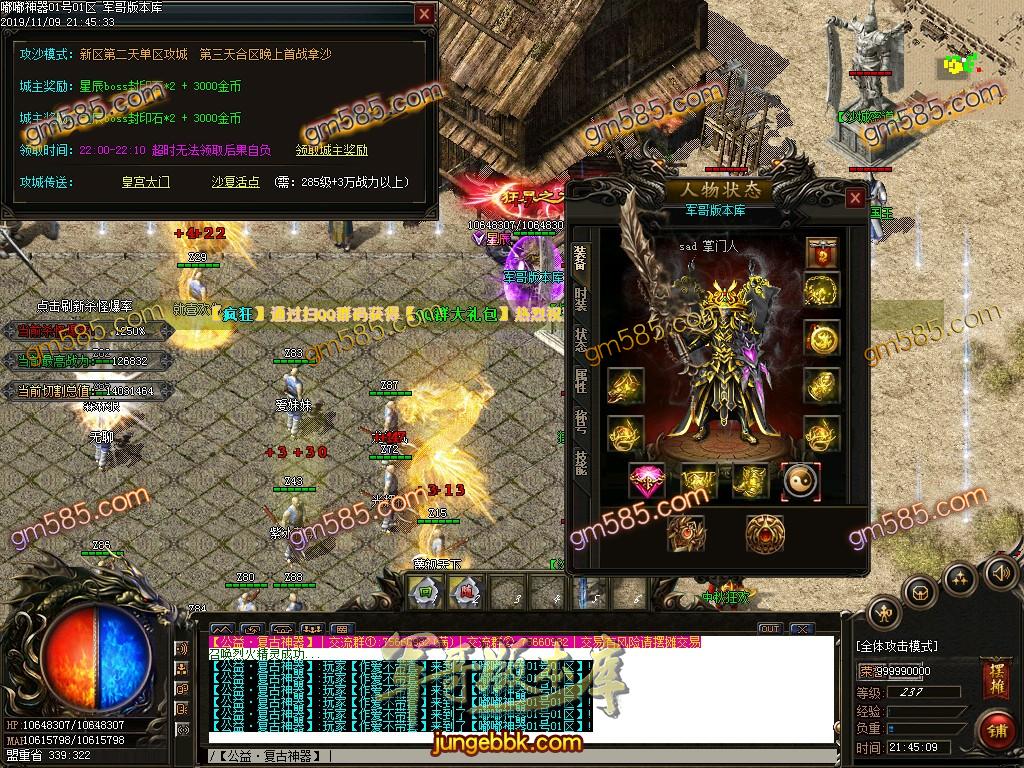Teleport to 皇宫大门
The width and height of the screenshot is (1024, 768).
(x=146, y=182)
